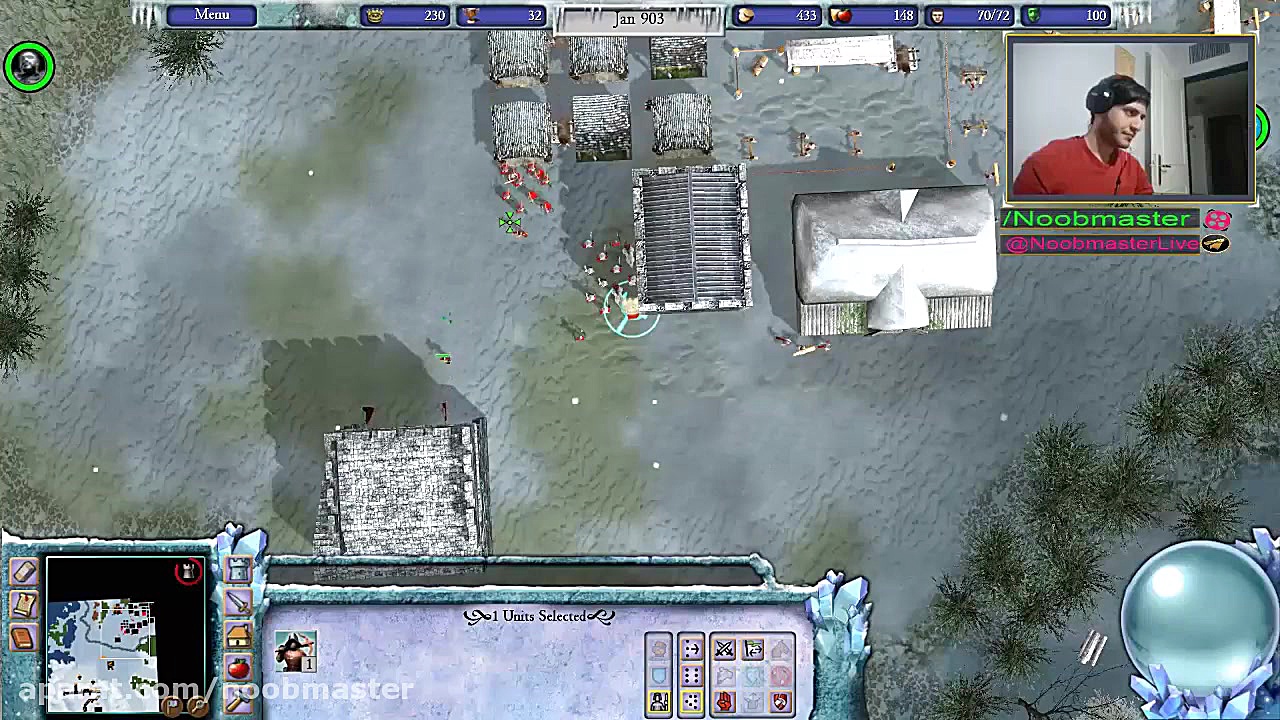Toggle the scattered formation dice icon
This screenshot has width=1280, height=720.
[x=691, y=701]
